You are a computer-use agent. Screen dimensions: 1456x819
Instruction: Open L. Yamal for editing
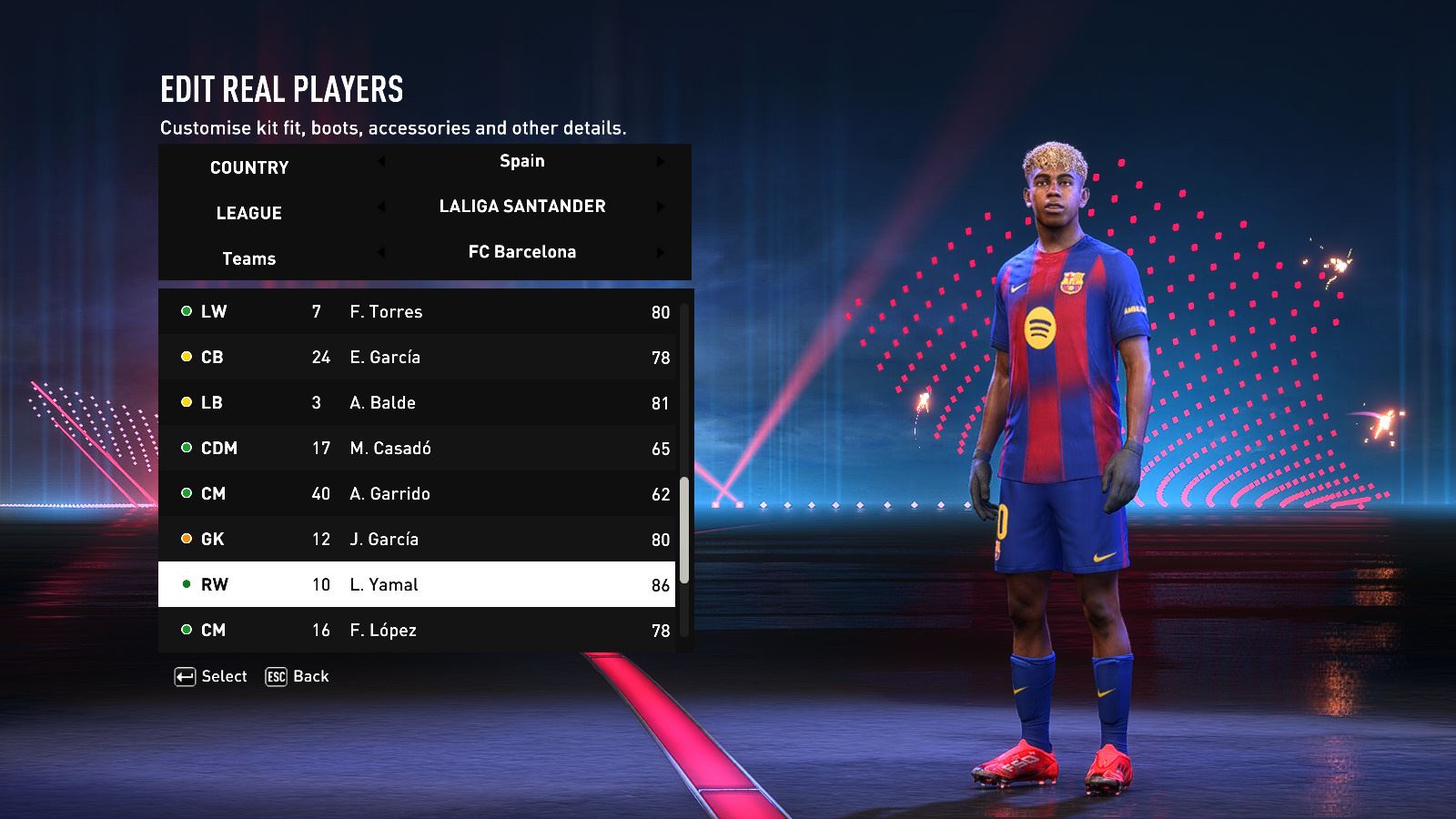click(x=417, y=584)
